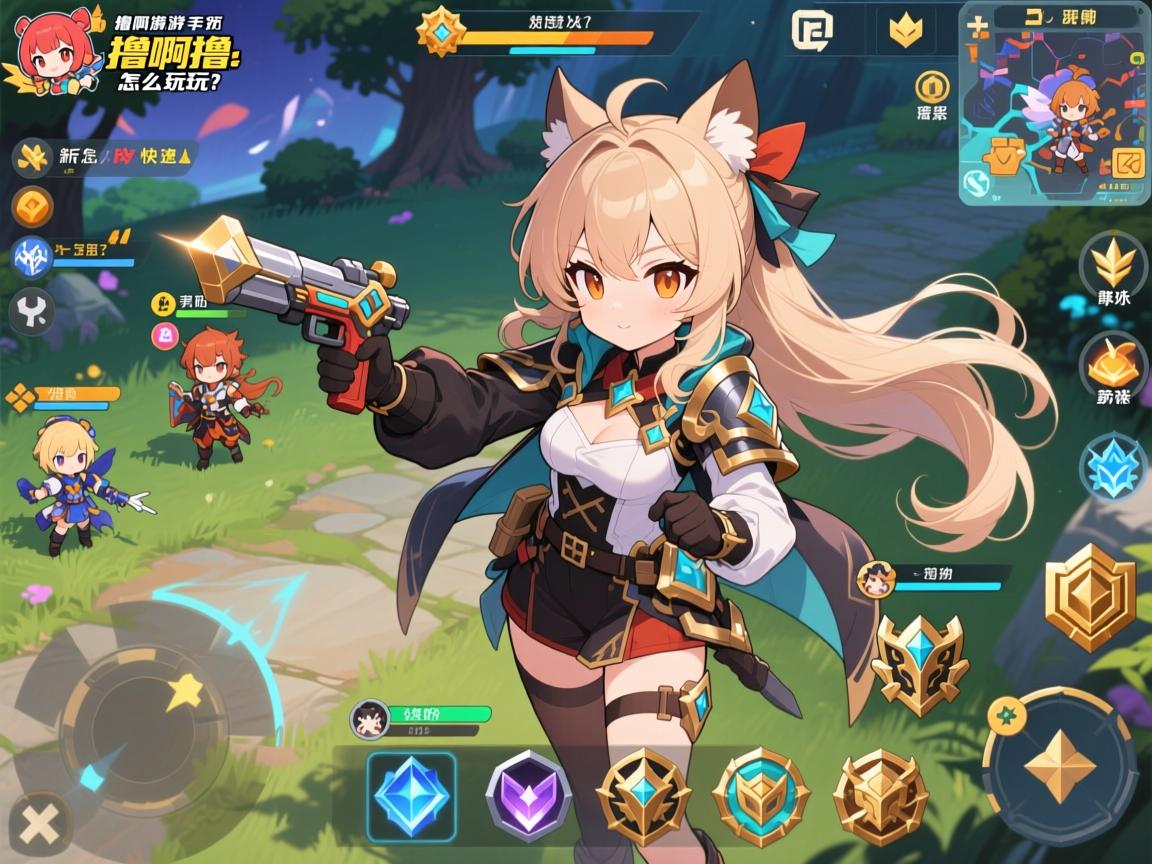Activate the purple chevron shield skill
The width and height of the screenshot is (1152, 864).
[x=528, y=796]
